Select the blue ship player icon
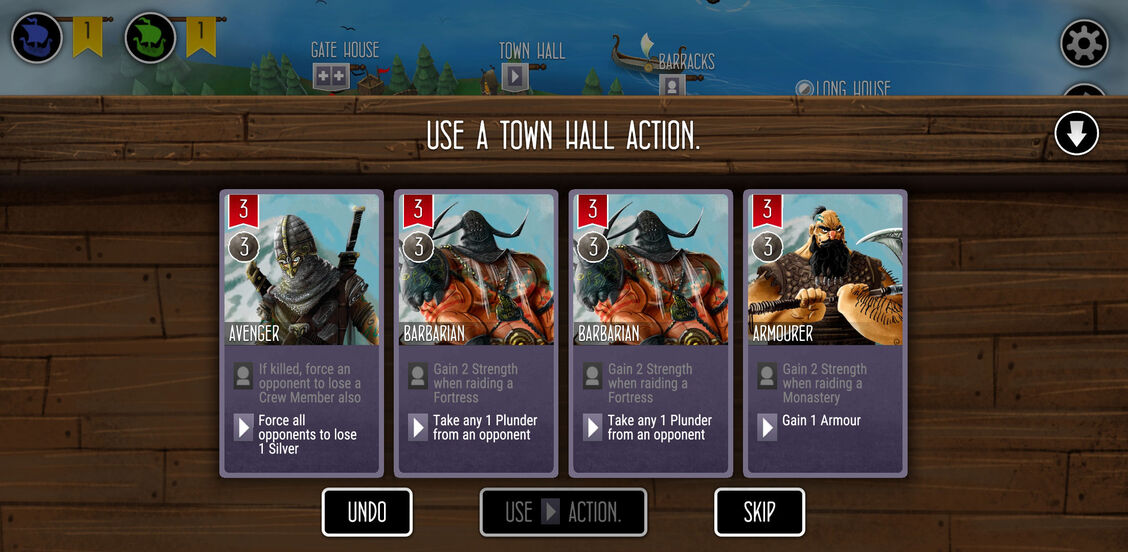The height and width of the screenshot is (552, 1128). tap(37, 37)
